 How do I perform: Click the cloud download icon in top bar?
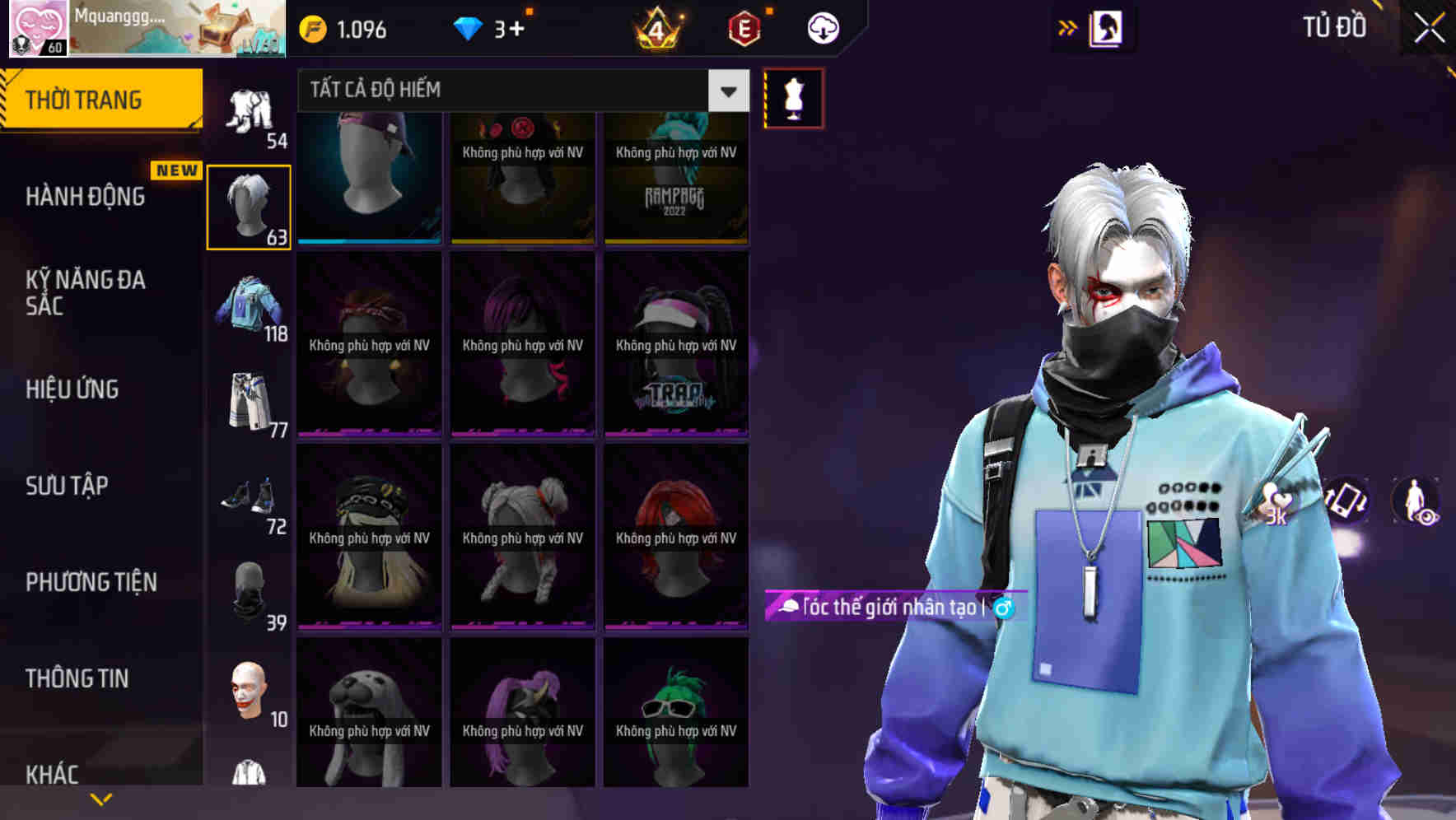[821, 27]
